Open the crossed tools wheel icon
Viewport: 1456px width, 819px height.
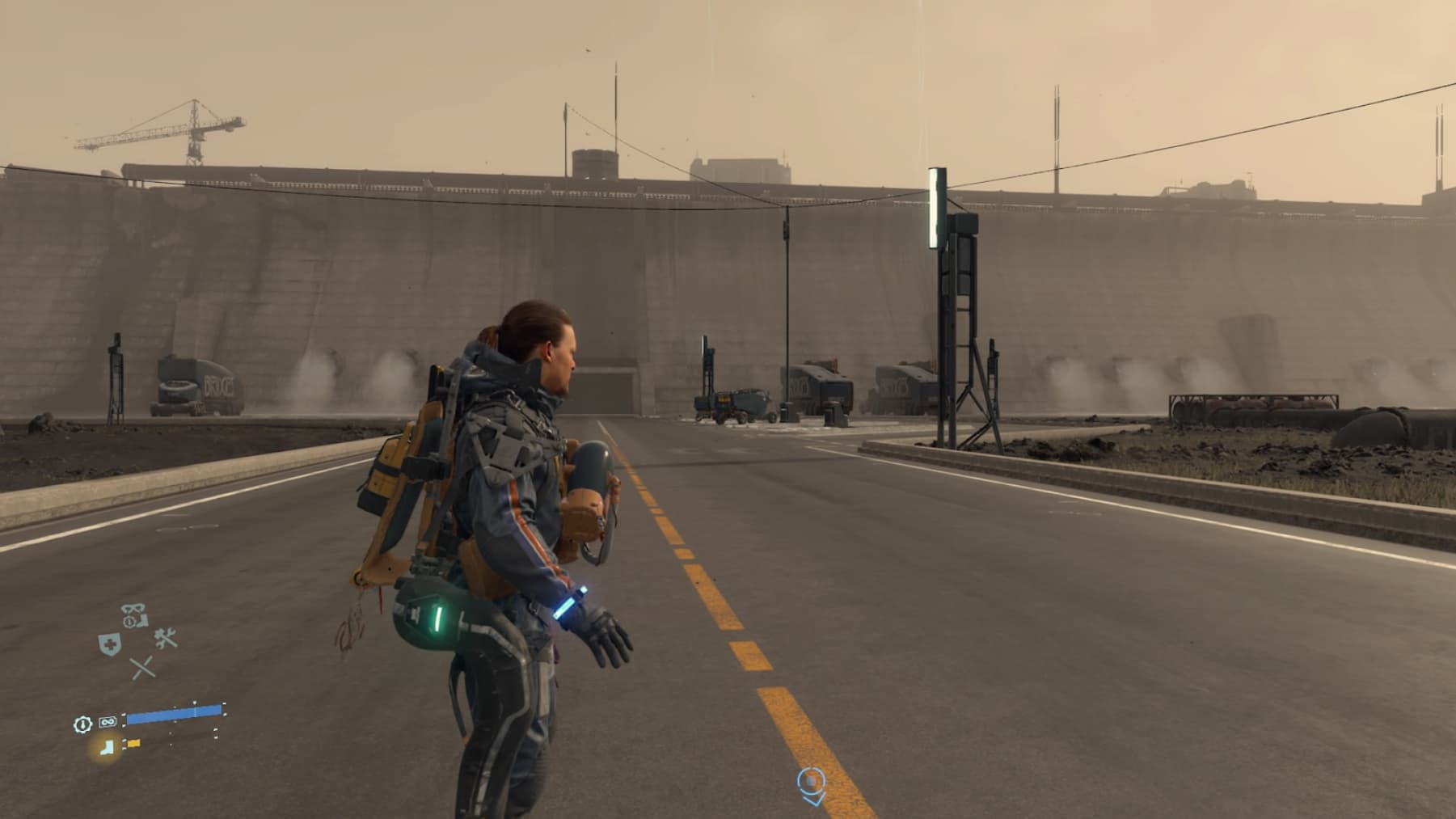pyautogui.click(x=166, y=639)
